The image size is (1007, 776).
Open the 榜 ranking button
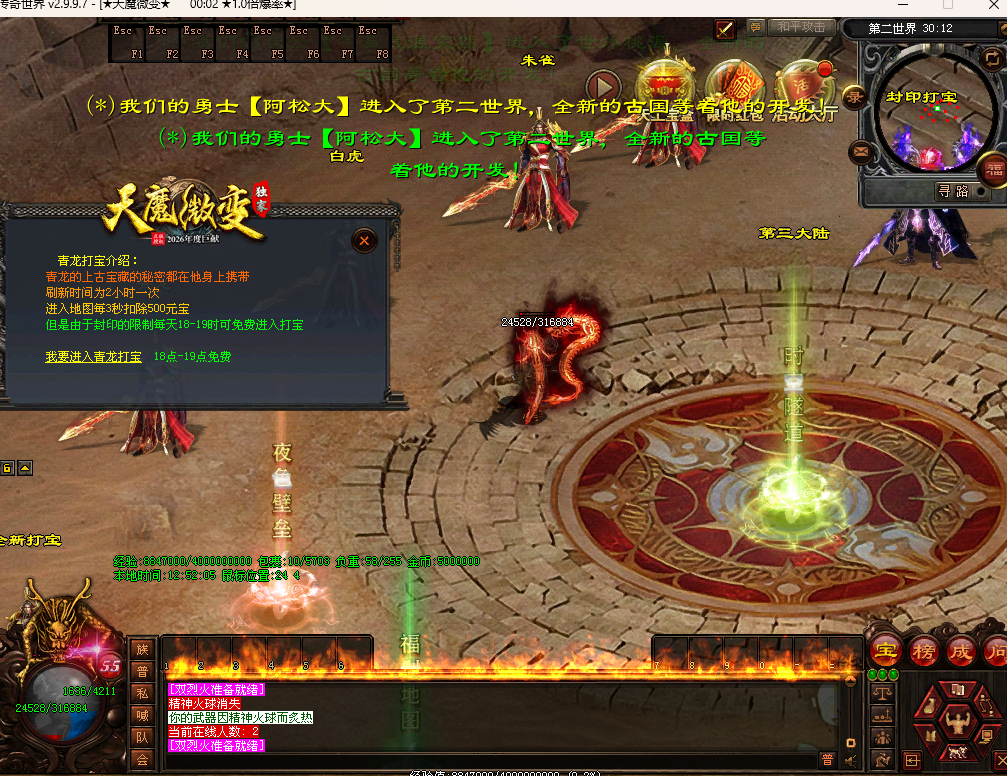[924, 650]
